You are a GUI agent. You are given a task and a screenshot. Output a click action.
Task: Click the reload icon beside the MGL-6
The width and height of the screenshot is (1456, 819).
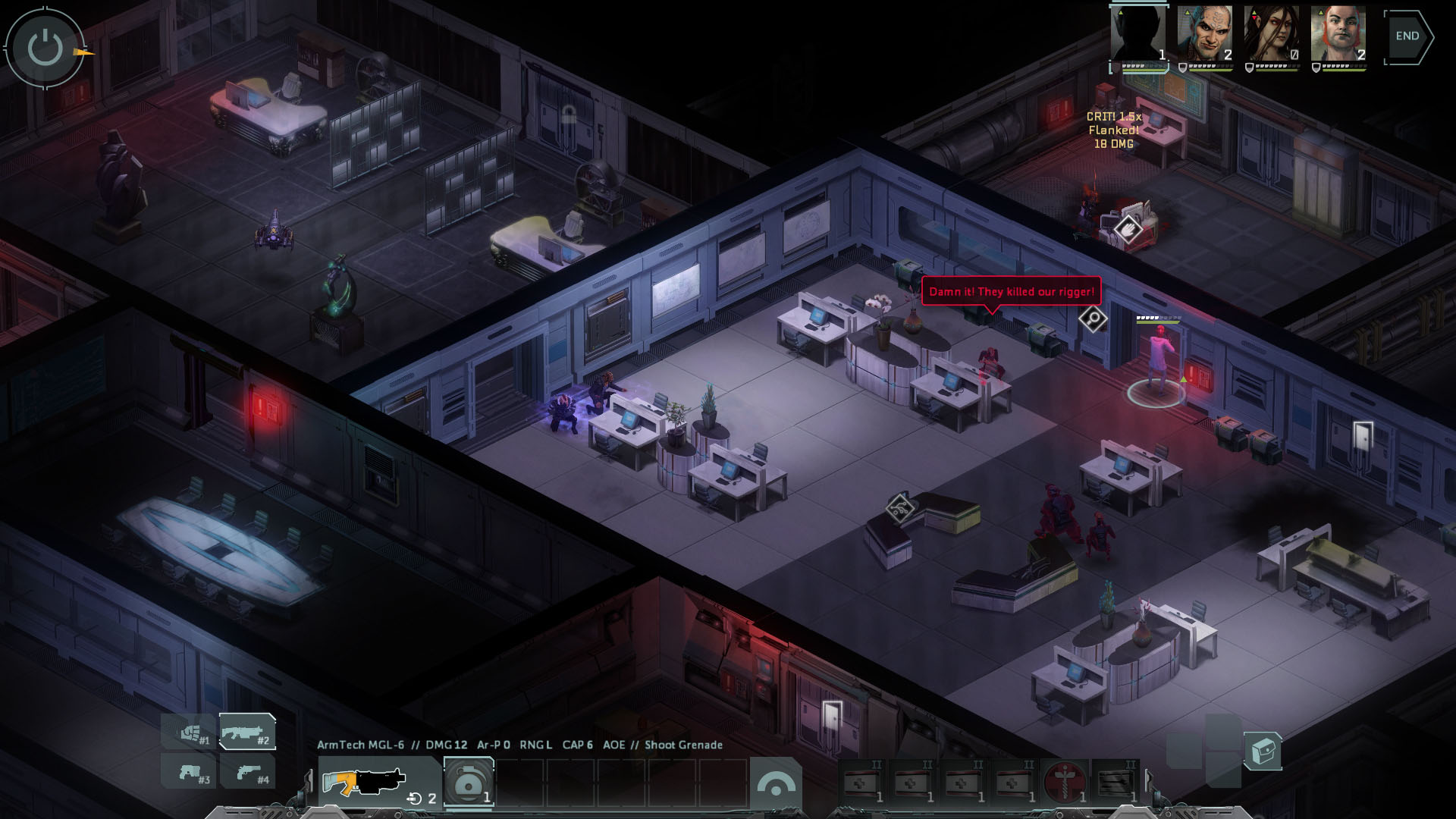[x=414, y=797]
